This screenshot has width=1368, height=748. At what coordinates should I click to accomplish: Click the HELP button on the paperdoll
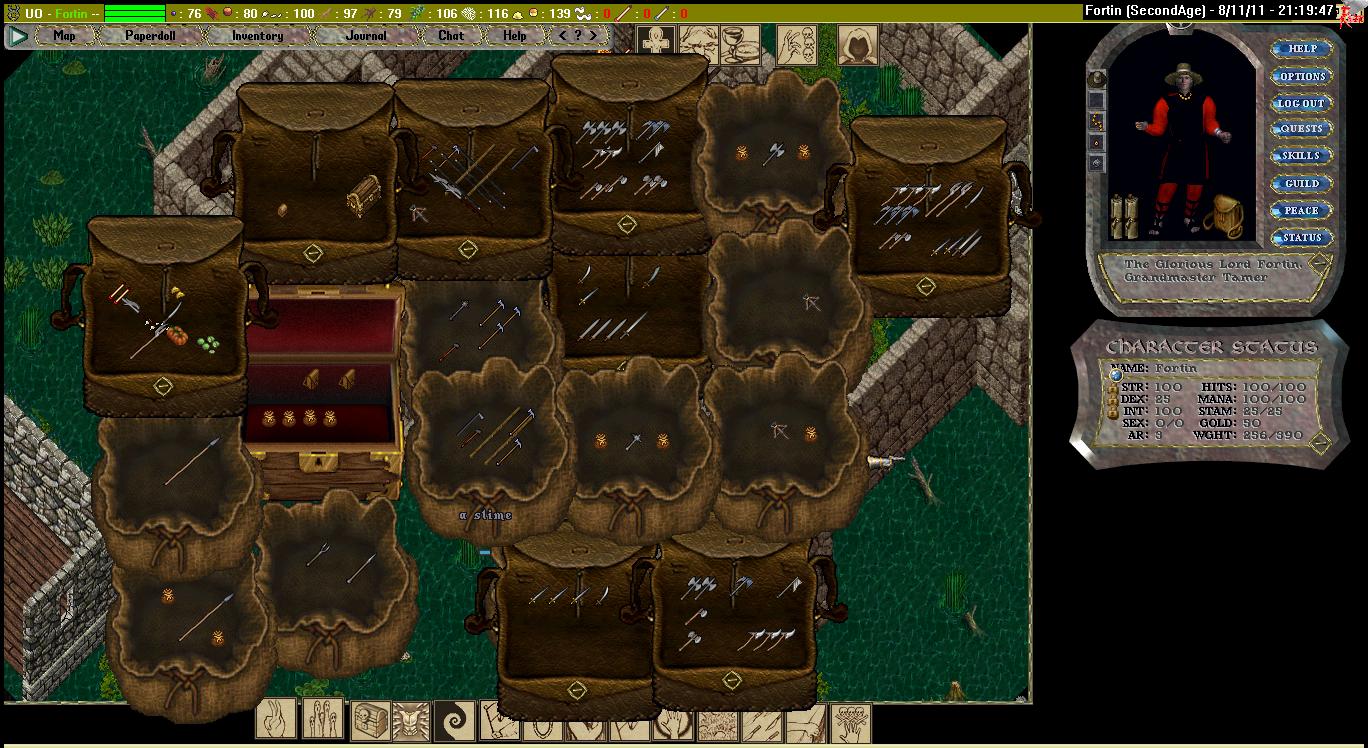[x=1301, y=49]
